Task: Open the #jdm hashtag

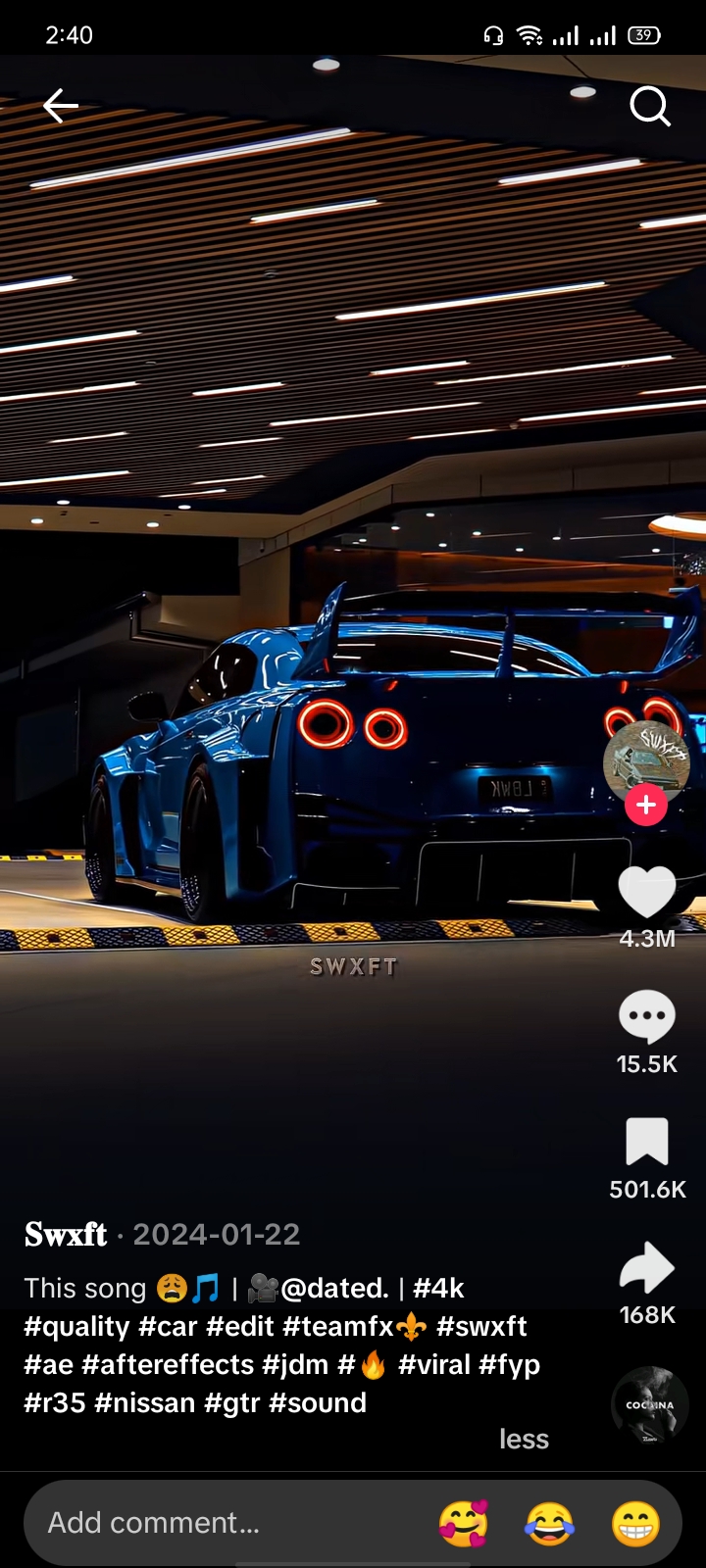Action: pos(295,1364)
